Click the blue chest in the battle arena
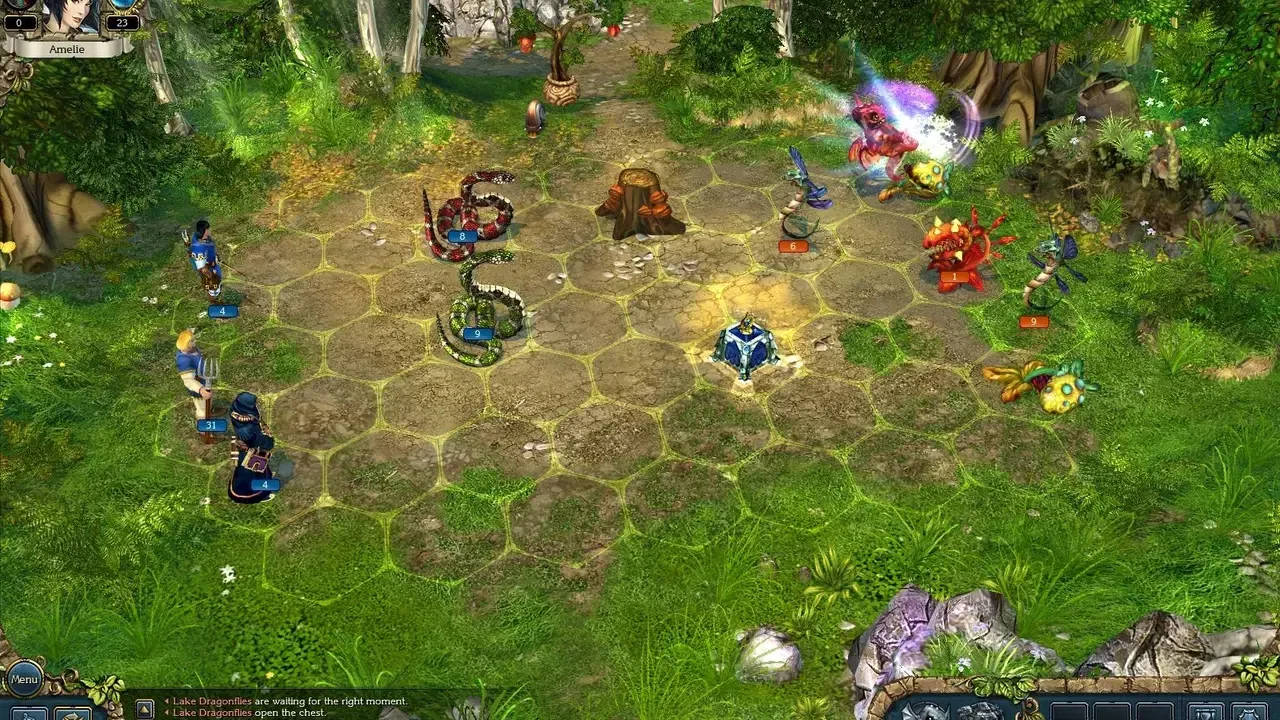Screen dimensions: 1280x720 [x=748, y=348]
